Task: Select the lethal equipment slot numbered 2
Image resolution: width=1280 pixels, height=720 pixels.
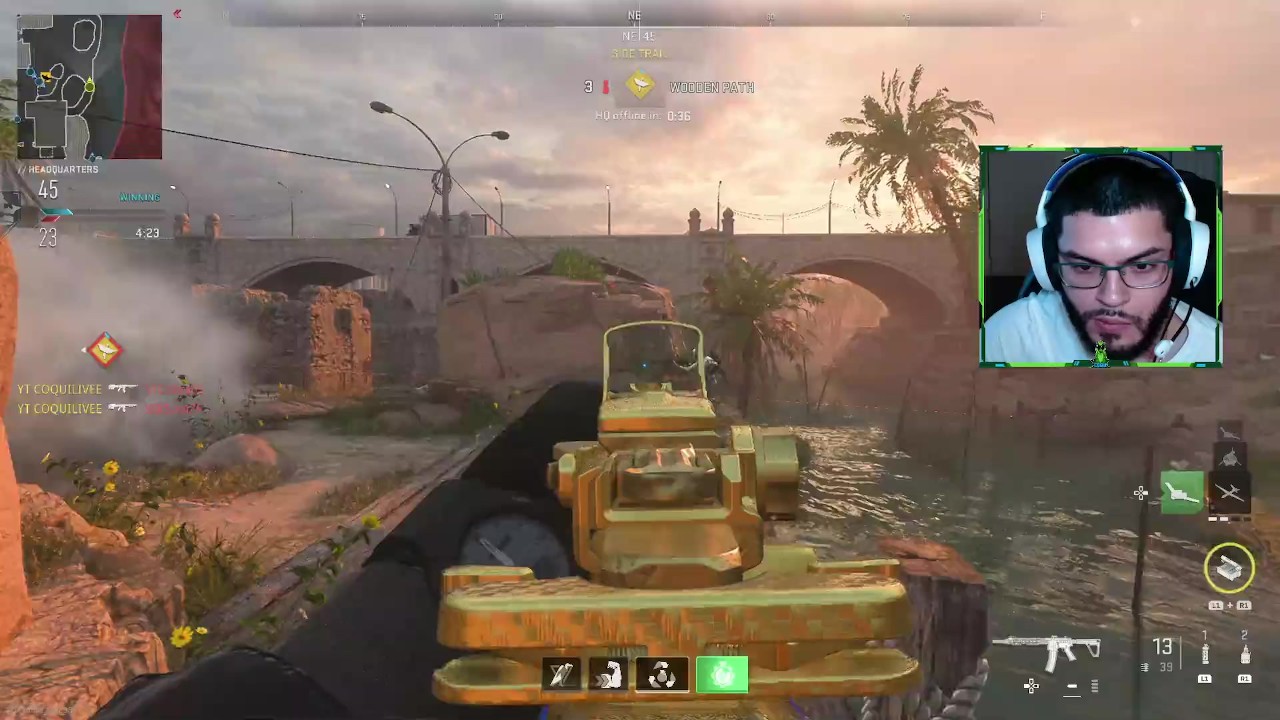Action: (1244, 653)
